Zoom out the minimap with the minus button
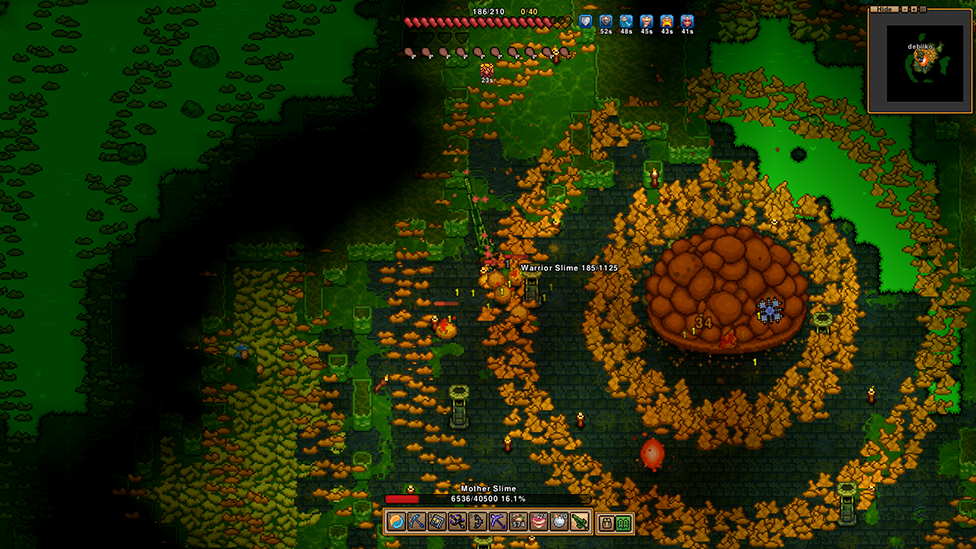Viewport: 976px width, 549px height. point(903,8)
